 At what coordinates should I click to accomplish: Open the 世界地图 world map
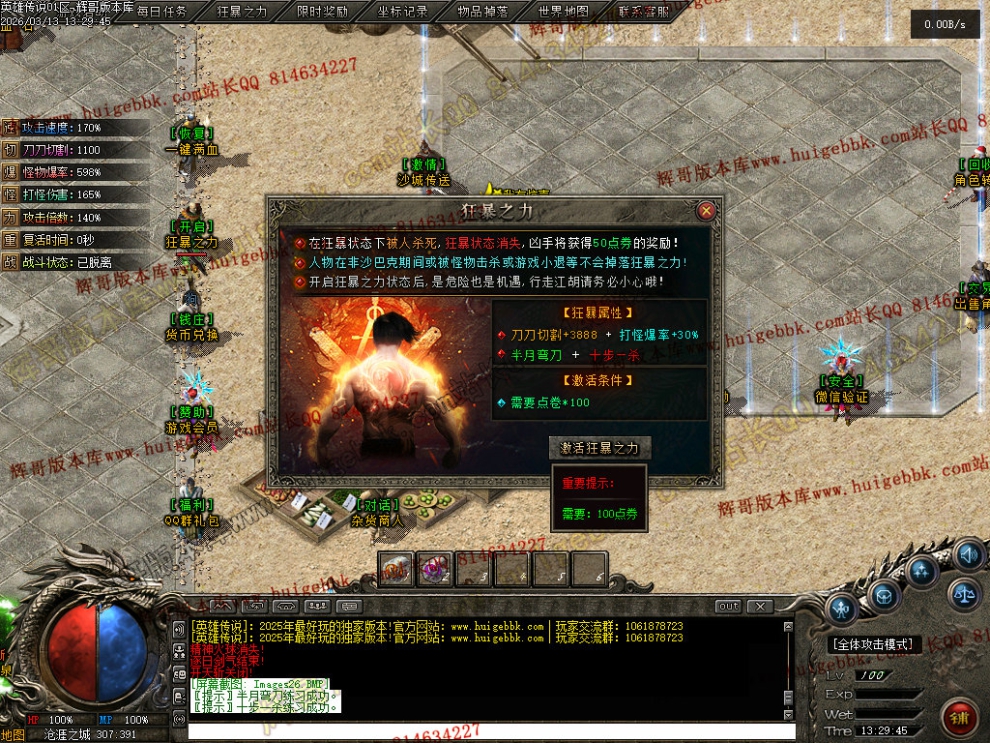564,12
